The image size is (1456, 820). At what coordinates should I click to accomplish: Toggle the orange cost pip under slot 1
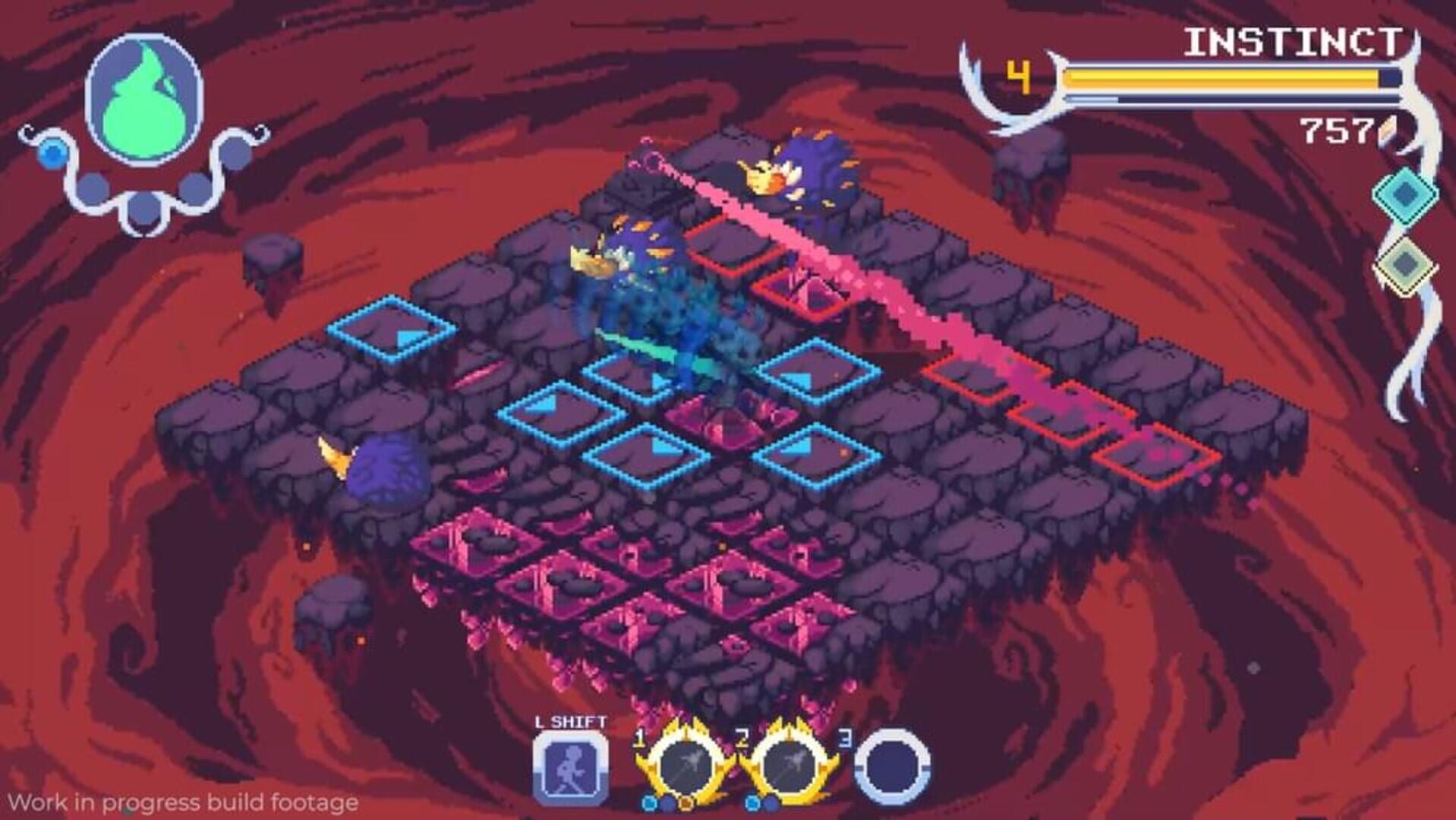685,805
